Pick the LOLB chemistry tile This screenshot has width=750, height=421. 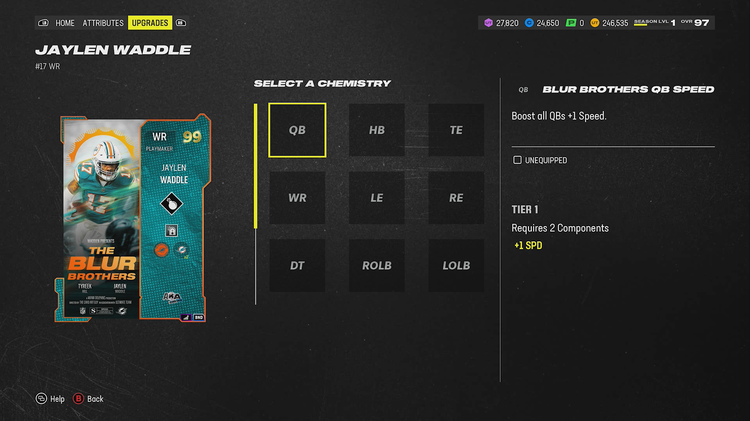pyautogui.click(x=456, y=265)
